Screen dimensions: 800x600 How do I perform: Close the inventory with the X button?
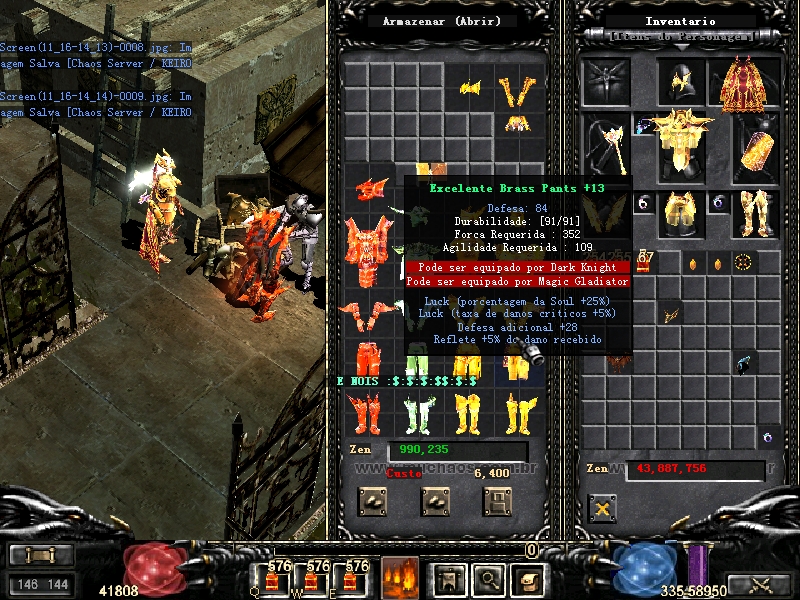tap(602, 508)
